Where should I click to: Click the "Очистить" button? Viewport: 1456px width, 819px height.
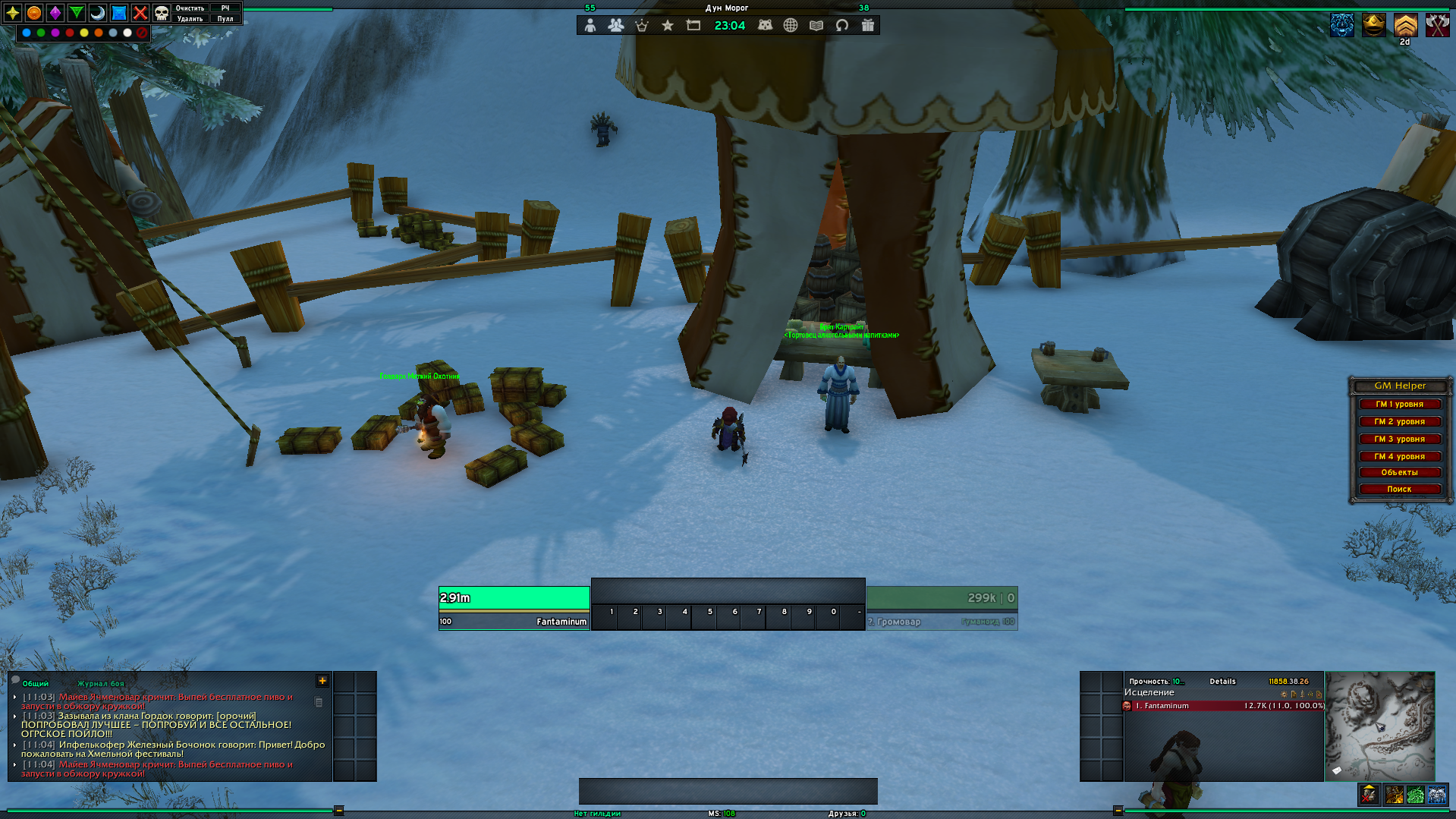[190, 8]
